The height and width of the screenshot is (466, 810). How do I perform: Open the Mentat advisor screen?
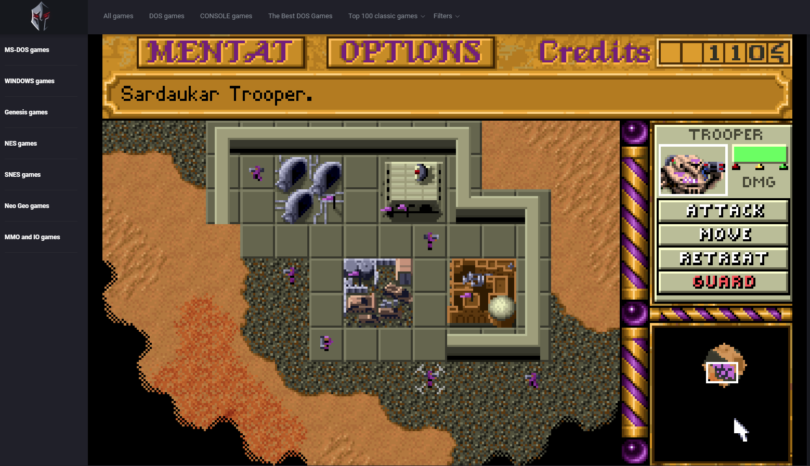click(x=221, y=52)
